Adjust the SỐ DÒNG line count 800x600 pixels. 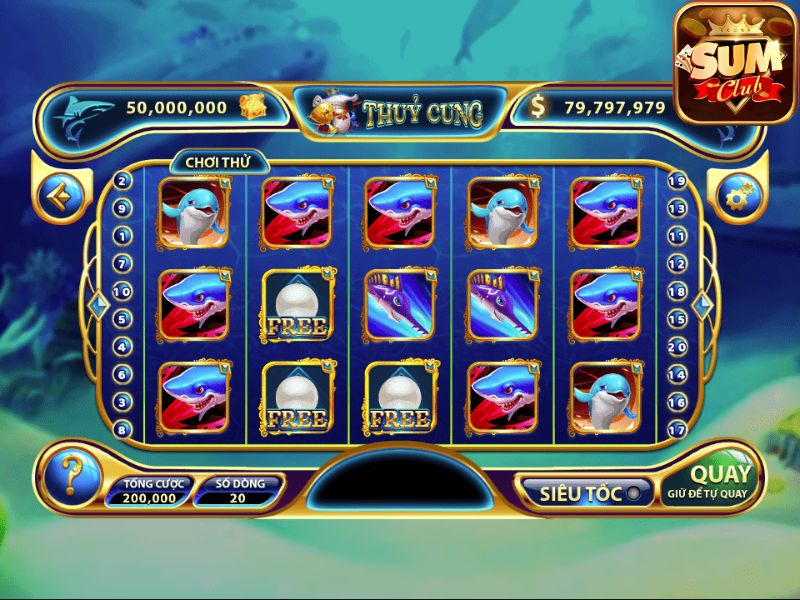click(x=239, y=491)
